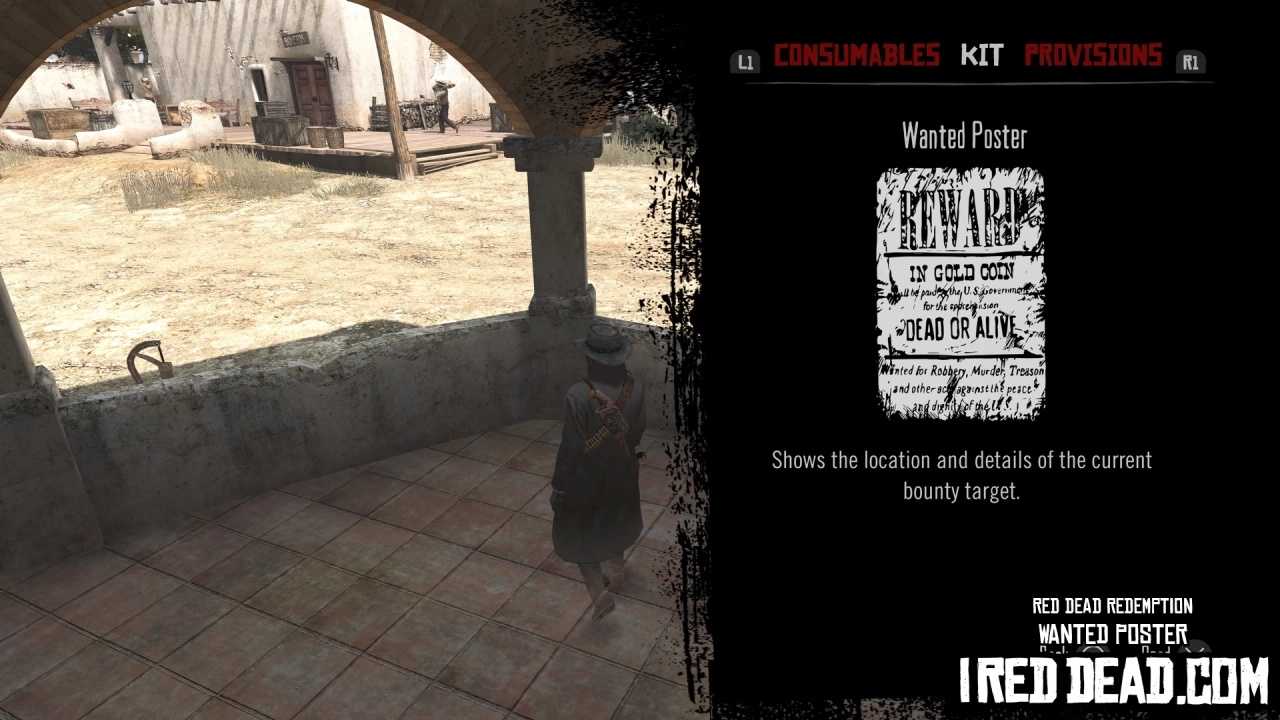Image resolution: width=1280 pixels, height=720 pixels.
Task: Click the L1 shoulder button icon
Action: [745, 60]
